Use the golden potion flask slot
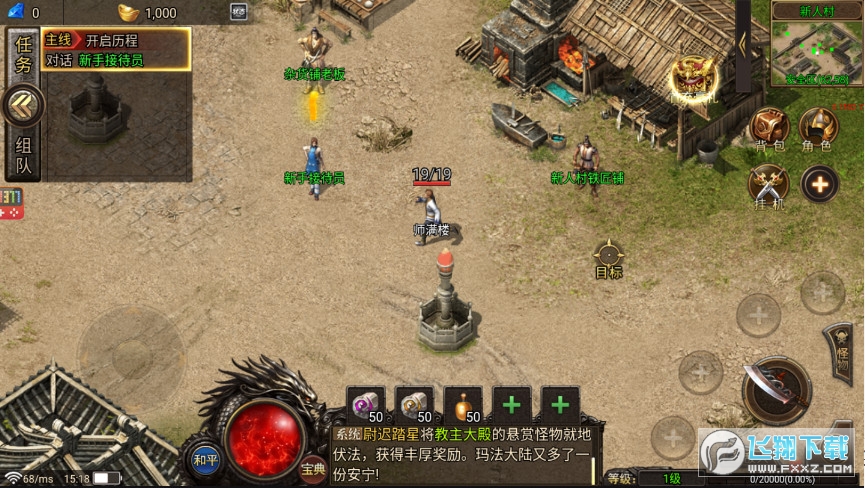Image resolution: width=865 pixels, height=488 pixels. 463,404
